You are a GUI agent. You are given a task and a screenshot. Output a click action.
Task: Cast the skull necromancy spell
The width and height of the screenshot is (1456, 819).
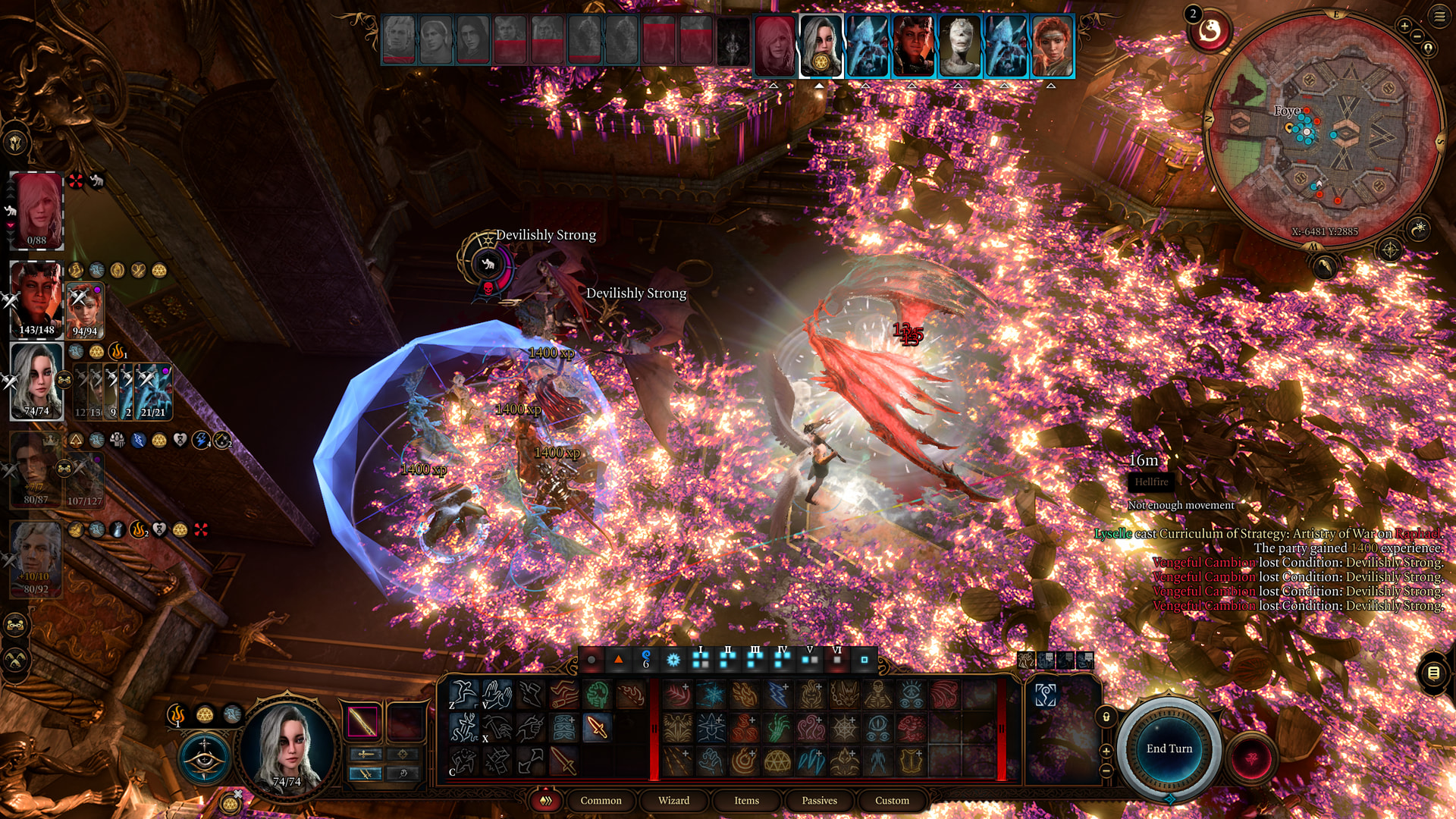[877, 695]
